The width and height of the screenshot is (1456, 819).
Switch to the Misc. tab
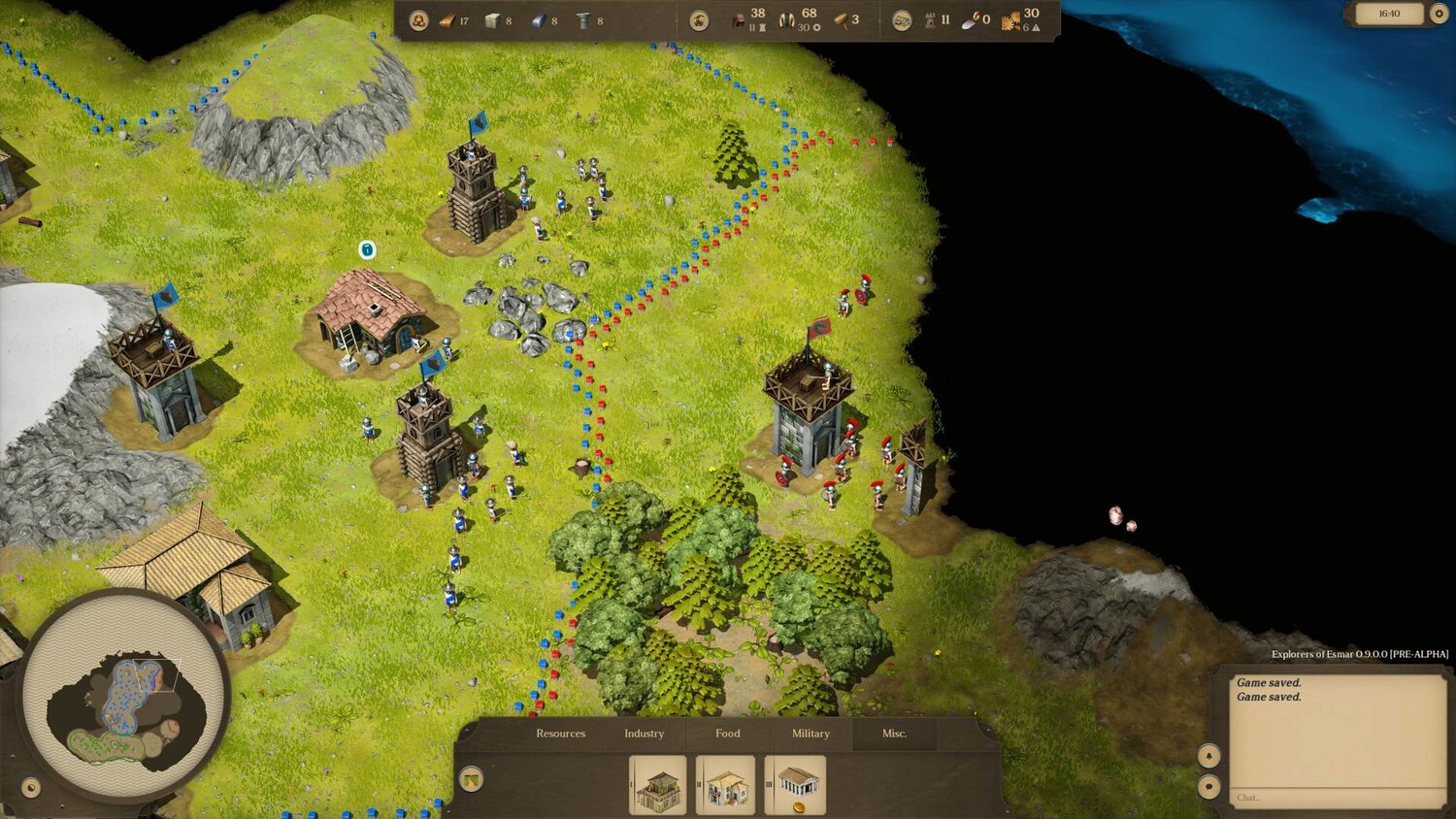(x=894, y=734)
